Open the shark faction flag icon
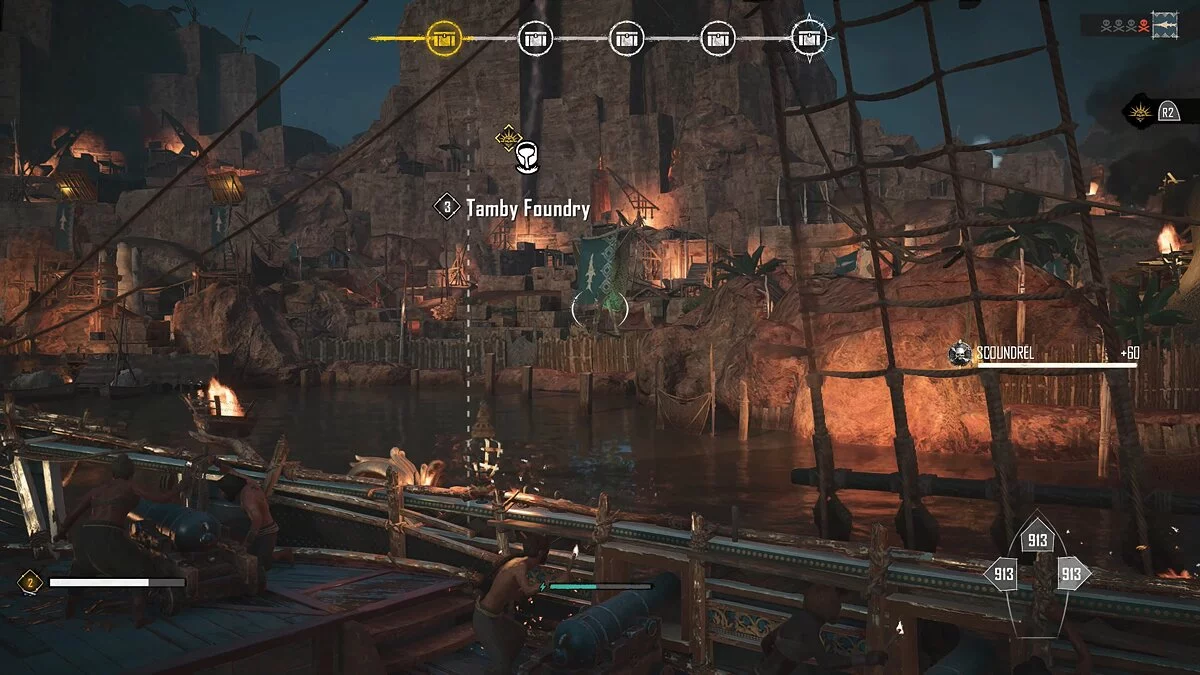The width and height of the screenshot is (1200, 675). (1164, 26)
